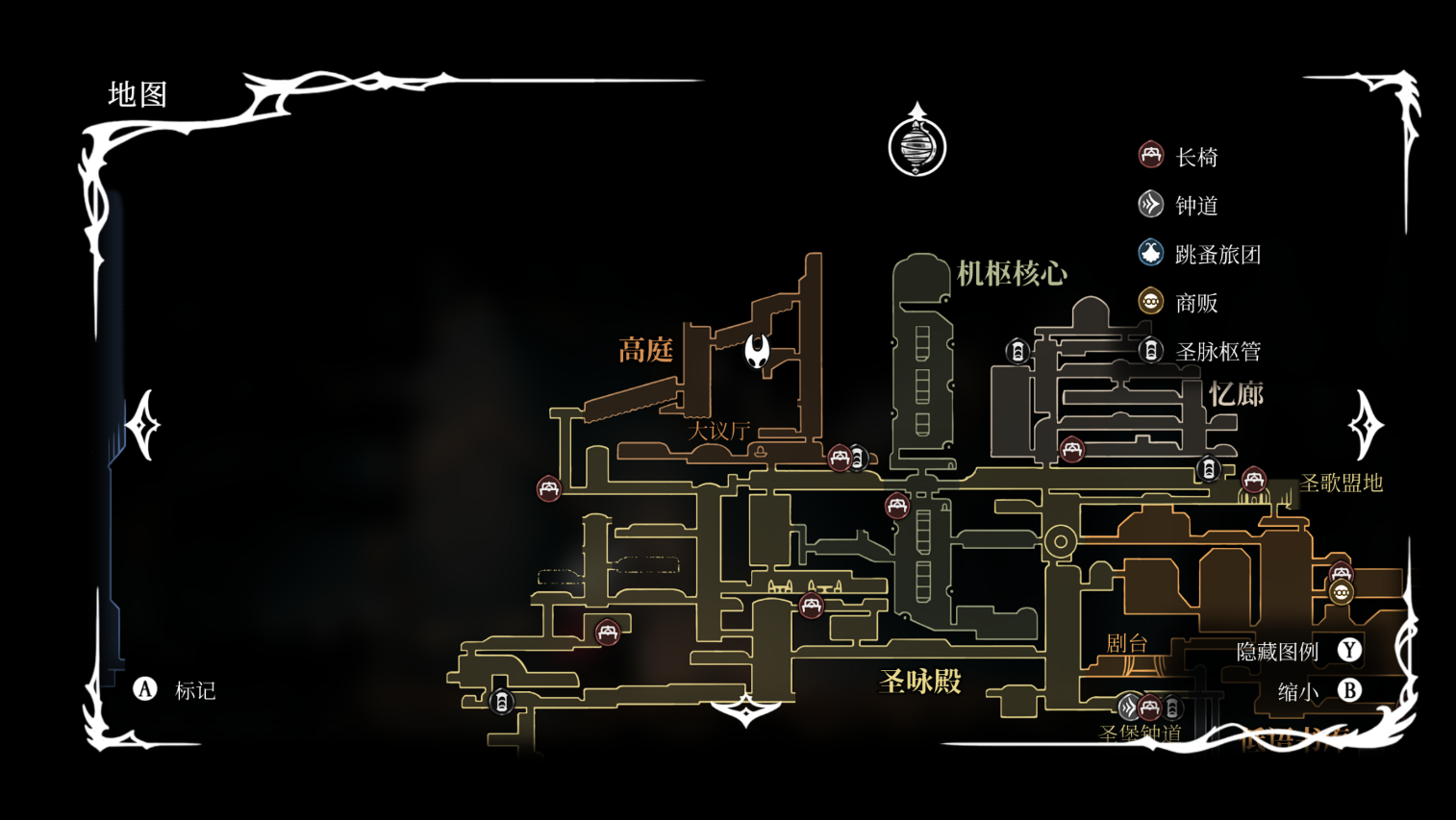
Task: Click the ornate arrow on the map's left edge
Action: coord(143,425)
